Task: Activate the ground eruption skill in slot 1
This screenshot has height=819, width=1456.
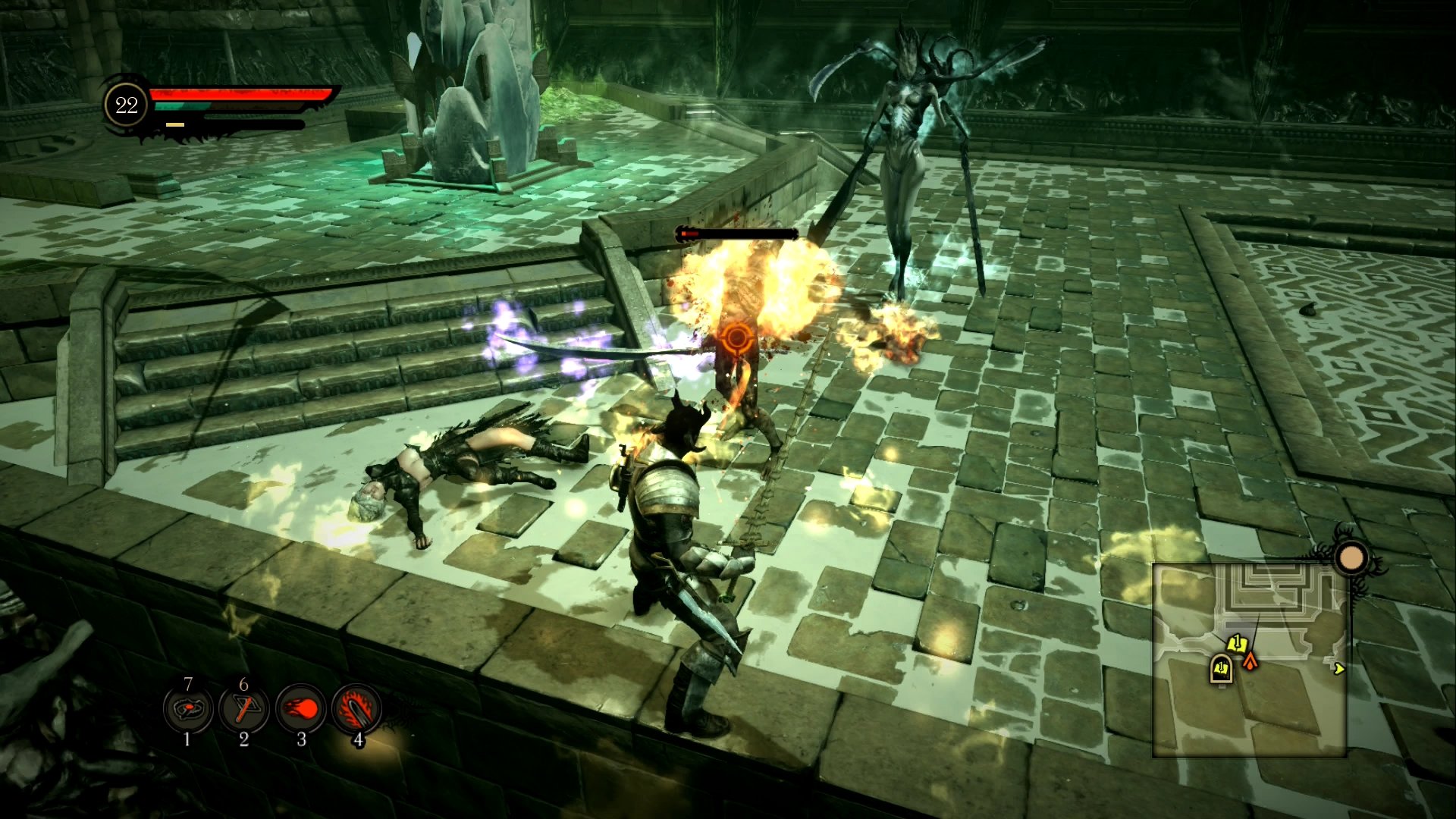Action: [187, 710]
